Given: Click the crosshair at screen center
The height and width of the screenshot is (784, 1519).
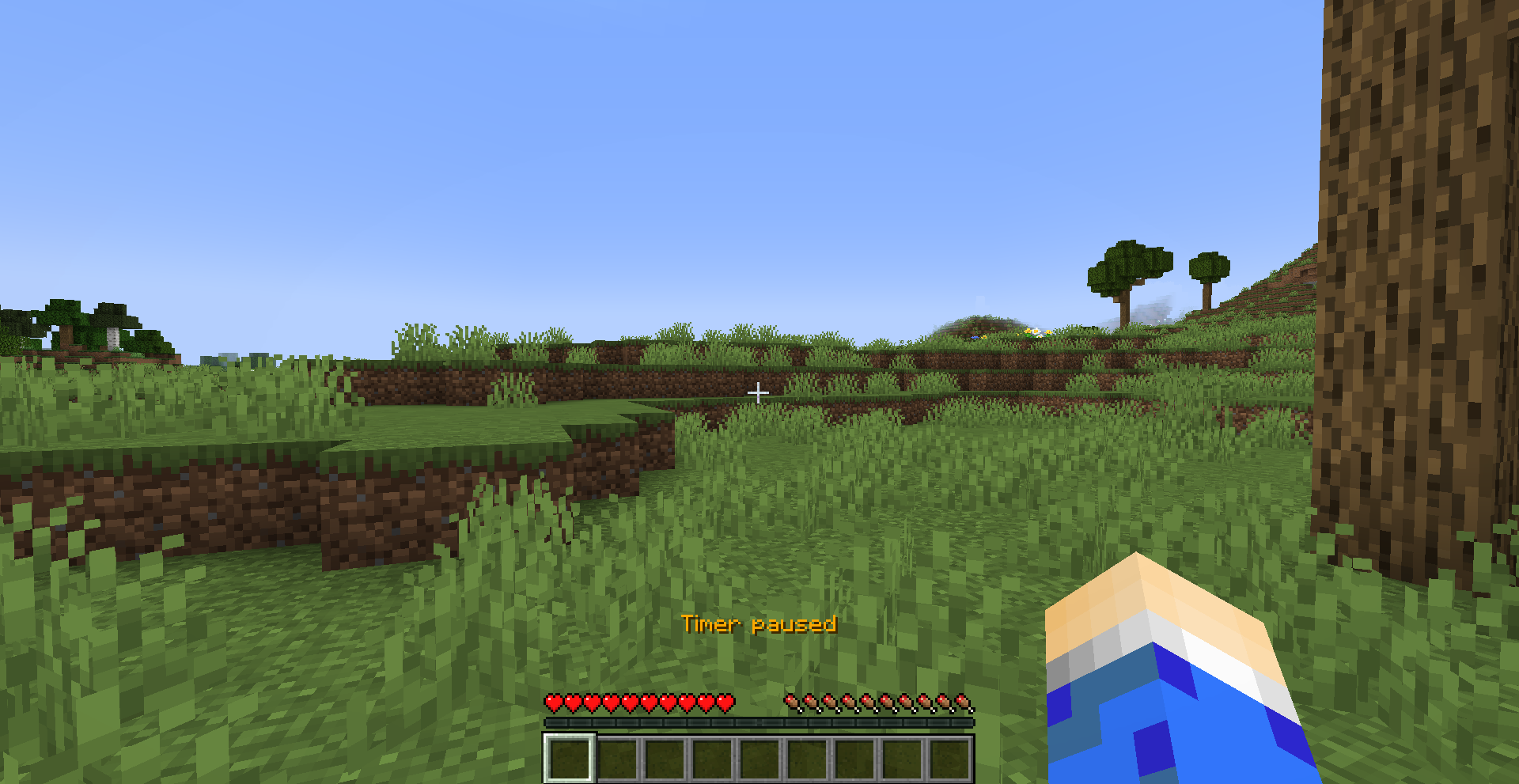Looking at the screenshot, I should [758, 392].
